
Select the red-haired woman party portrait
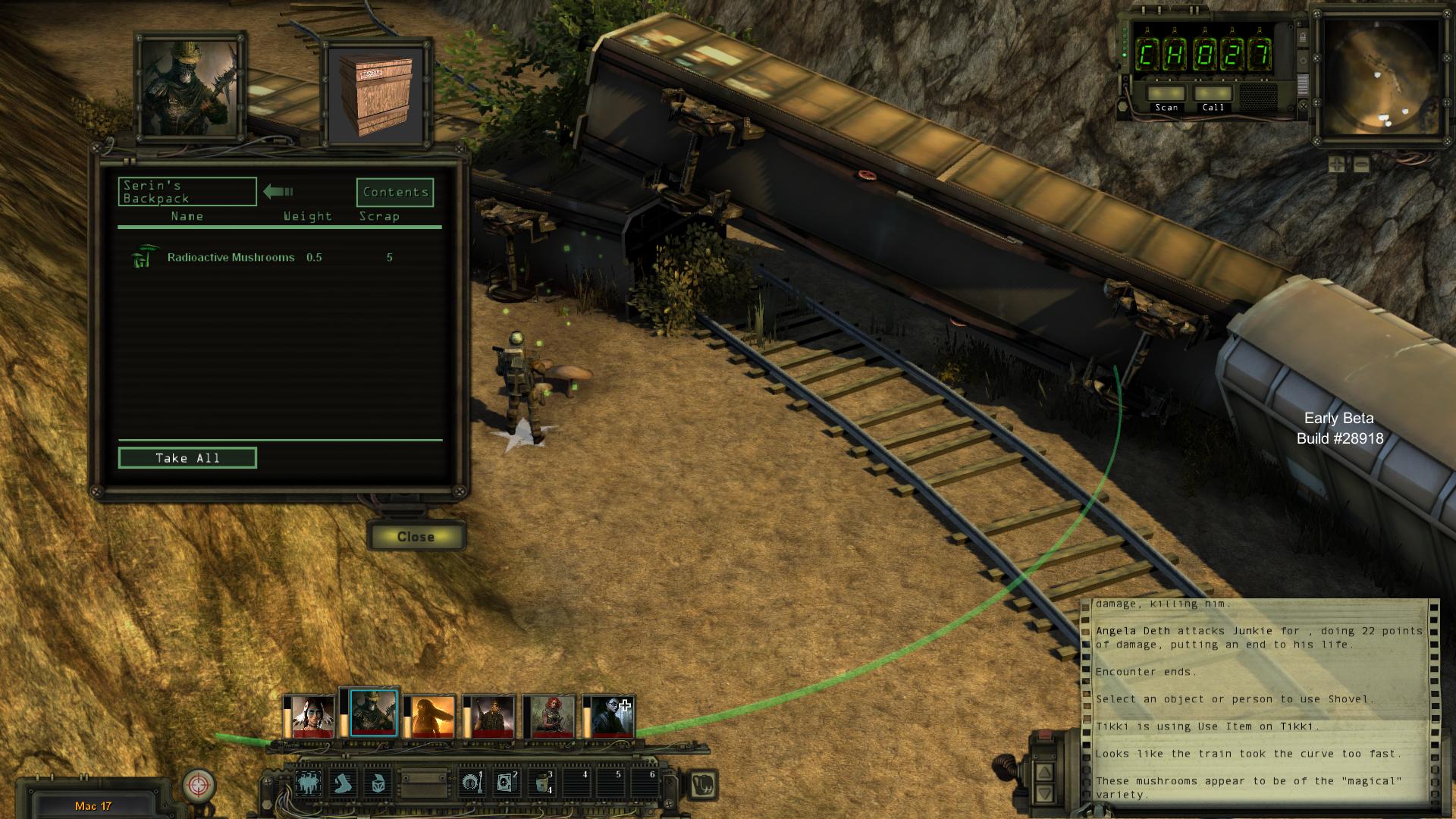click(552, 716)
